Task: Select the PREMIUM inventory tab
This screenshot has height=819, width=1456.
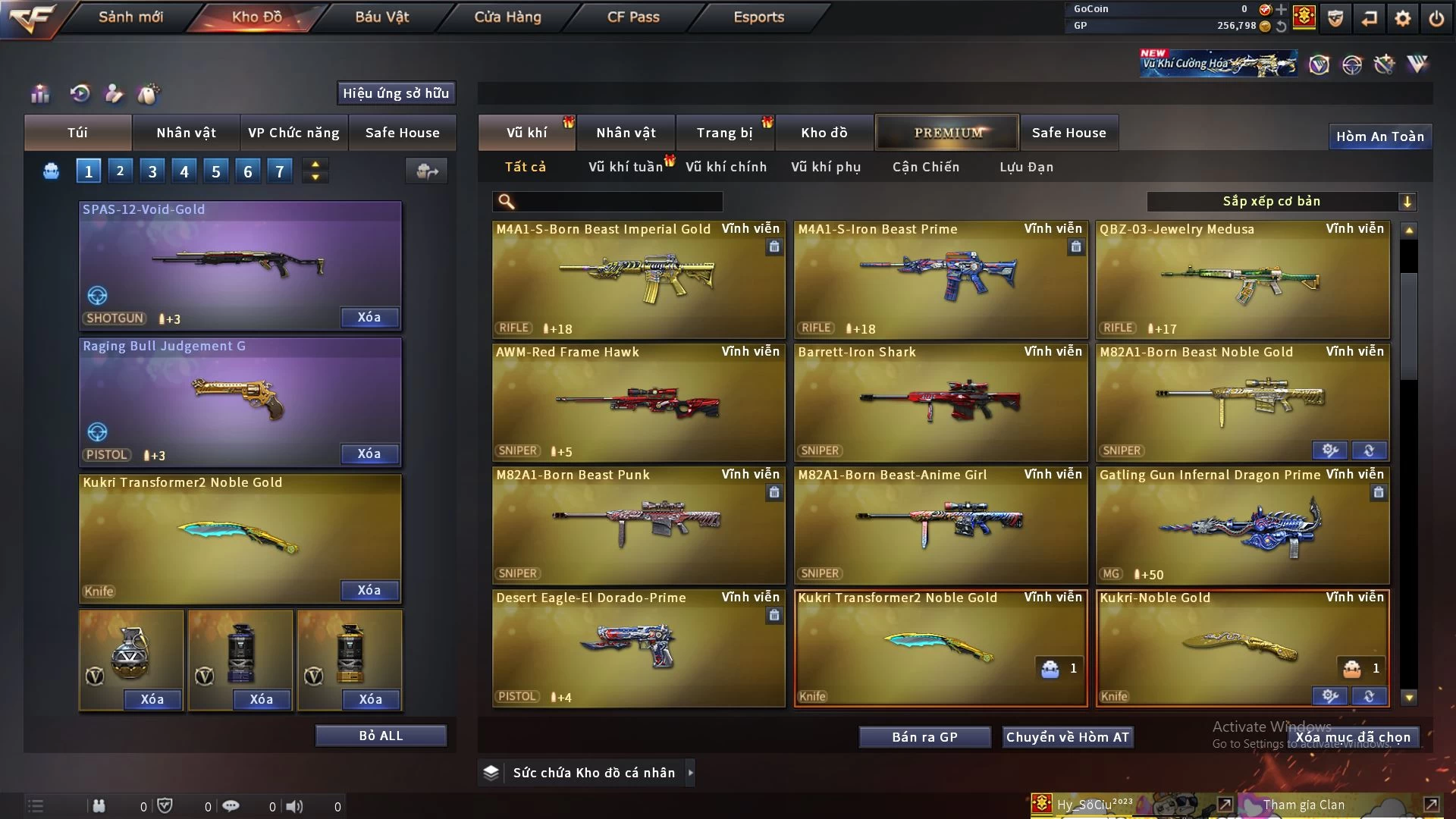Action: pyautogui.click(x=948, y=133)
